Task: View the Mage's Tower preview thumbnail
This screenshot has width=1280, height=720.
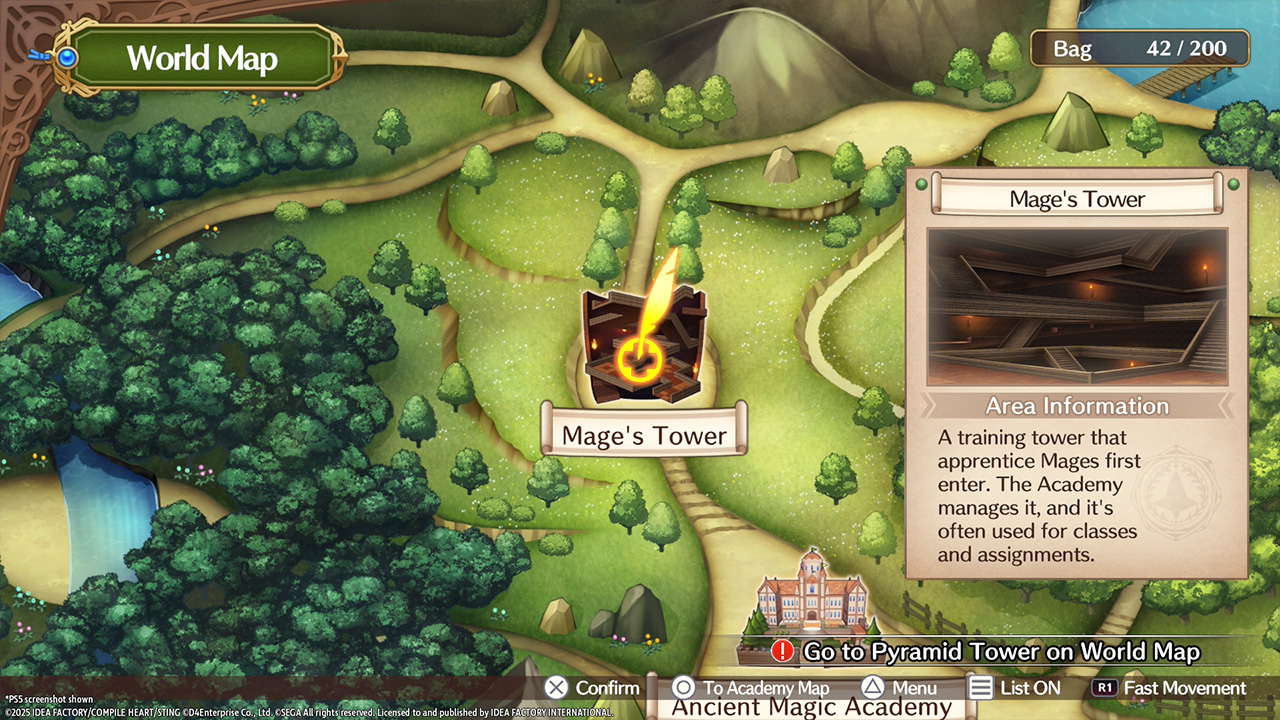Action: 1077,307
